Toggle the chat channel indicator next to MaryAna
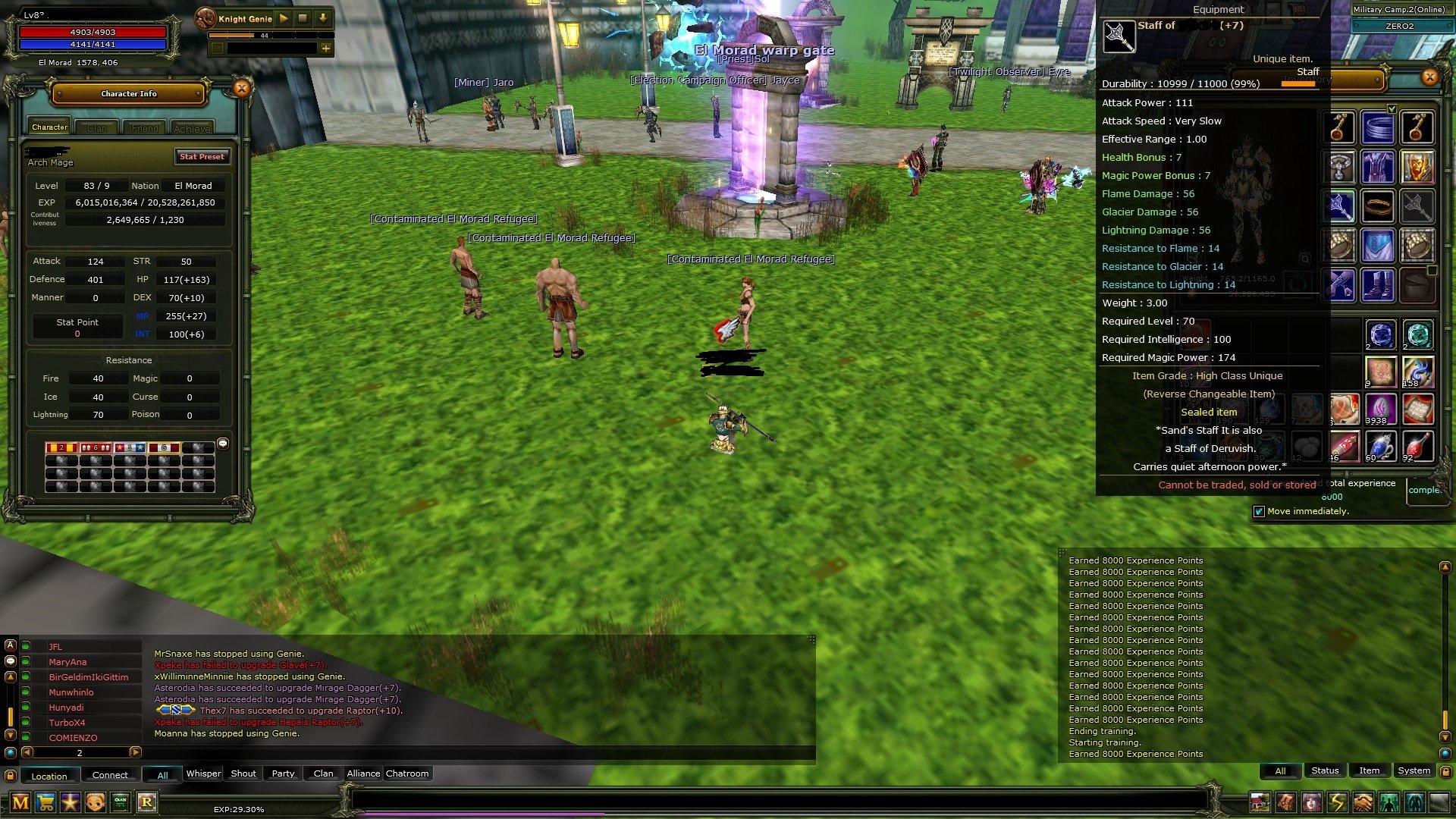The height and width of the screenshot is (819, 1456). [24, 661]
